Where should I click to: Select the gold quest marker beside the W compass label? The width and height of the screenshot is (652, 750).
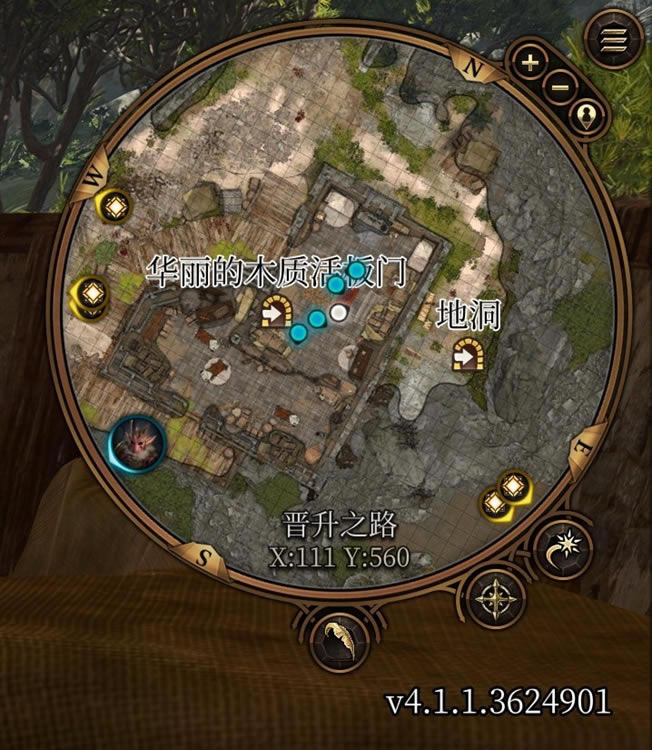(x=115, y=204)
